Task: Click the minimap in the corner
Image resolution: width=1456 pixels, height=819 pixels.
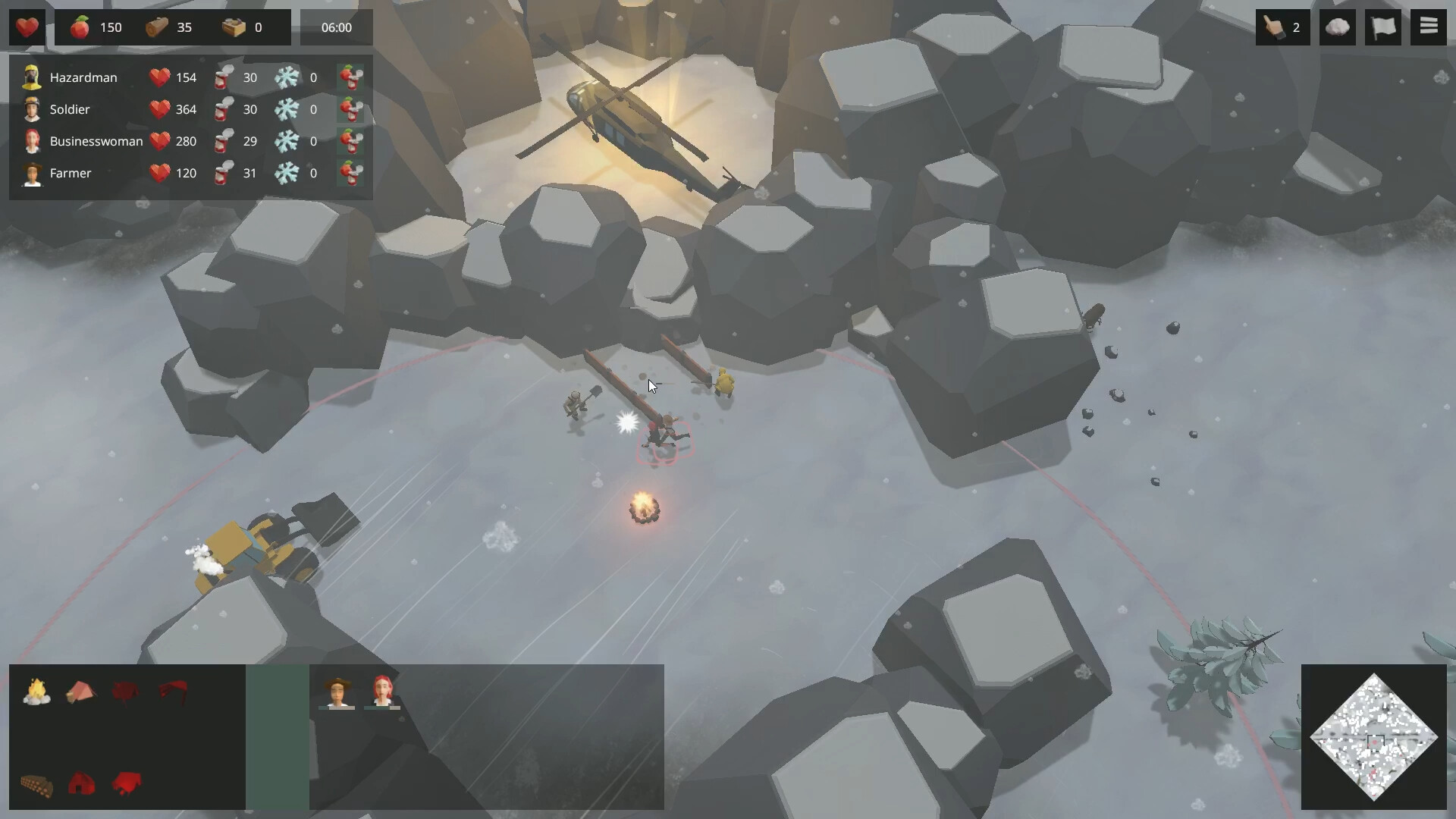Action: point(1374,736)
